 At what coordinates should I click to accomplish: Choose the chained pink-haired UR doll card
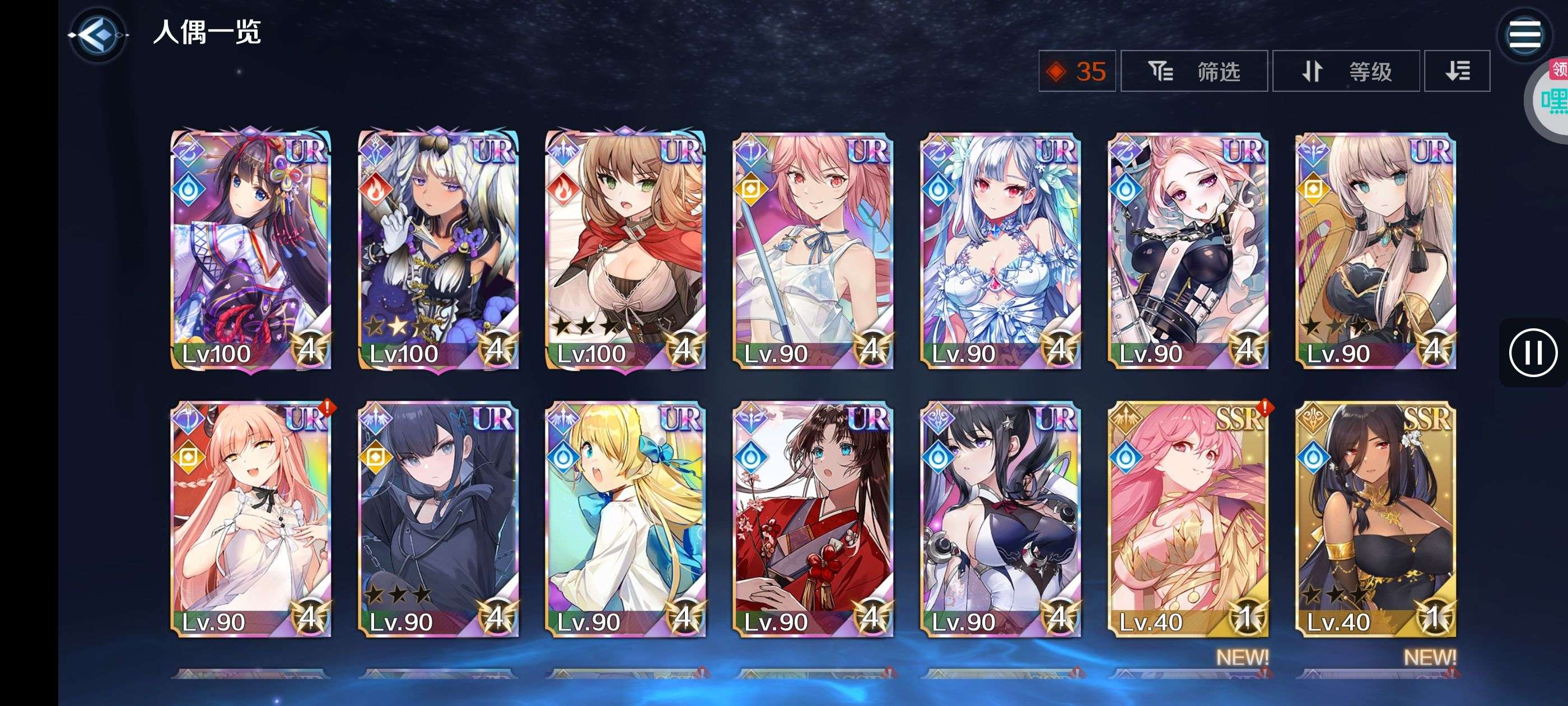tap(1188, 250)
